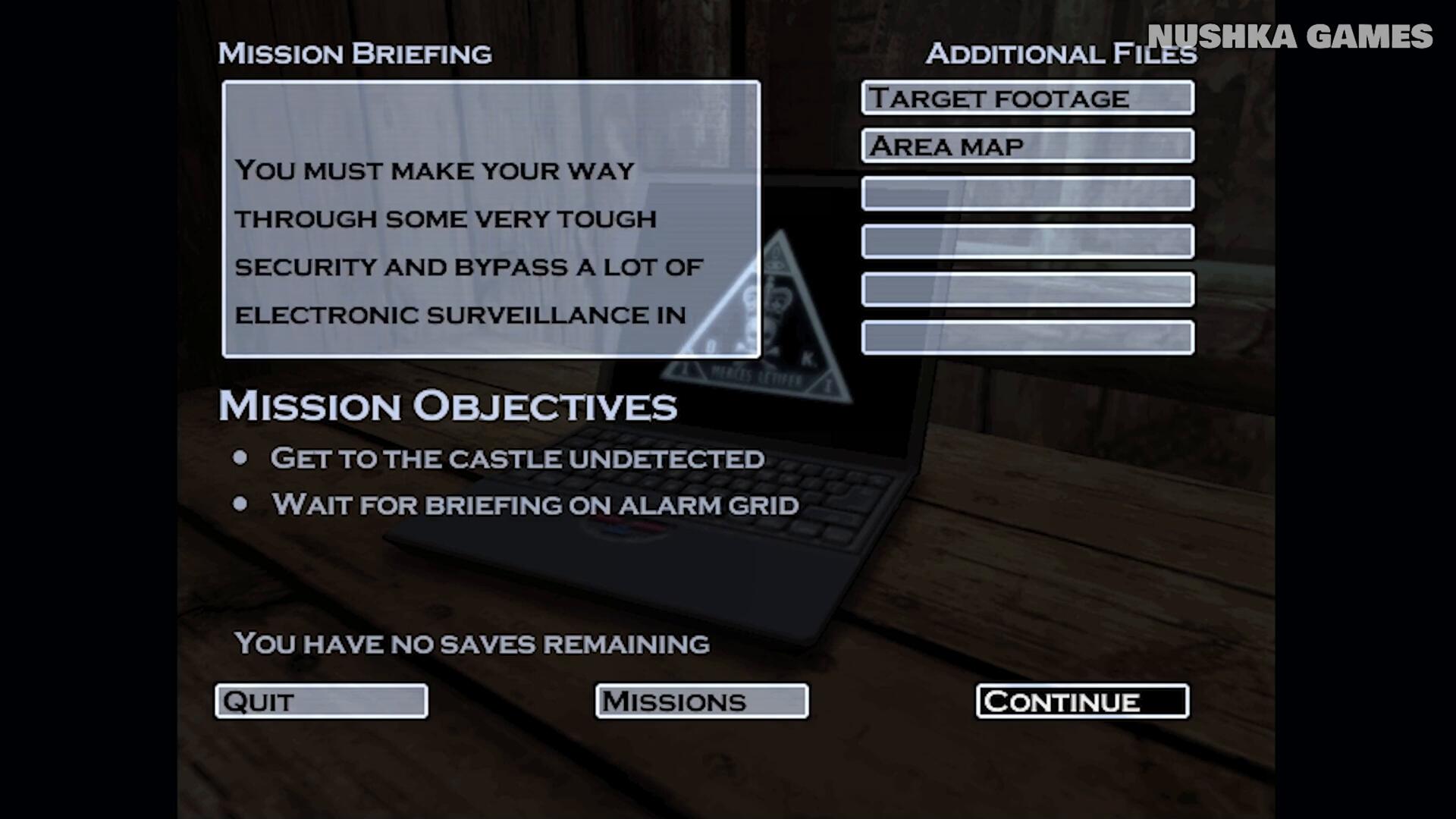View the Area Map file

pos(1028,146)
